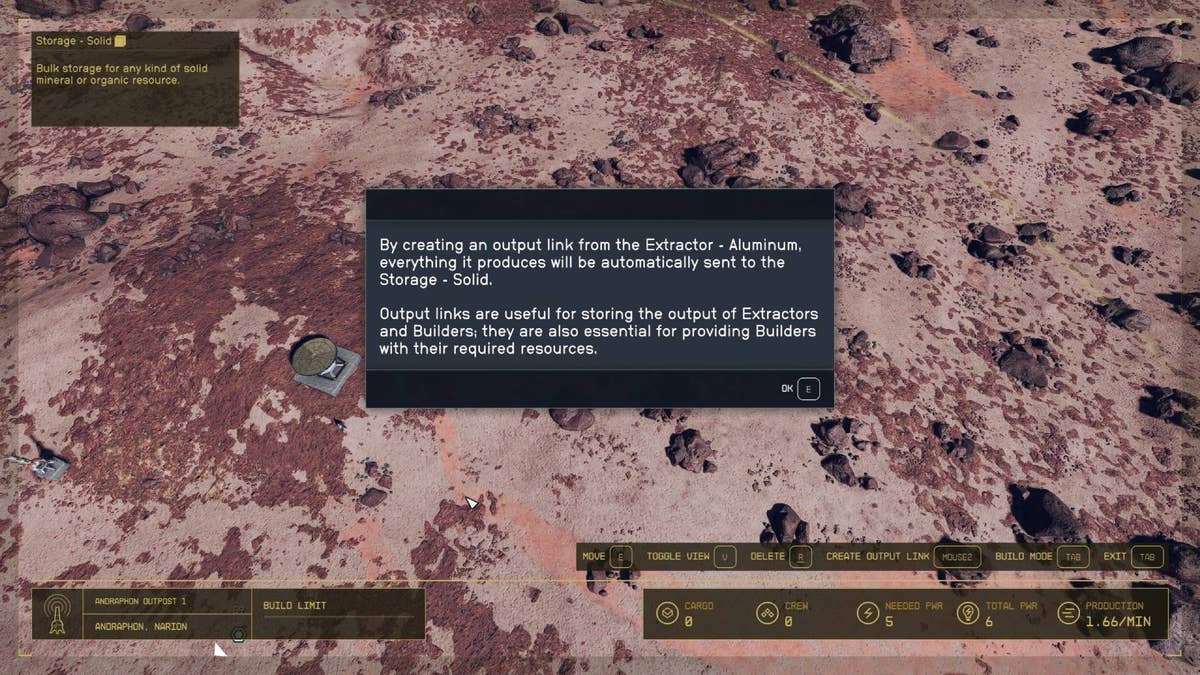The image size is (1200, 675).
Task: Click the Delete action in the build bar
Action: tap(780, 556)
